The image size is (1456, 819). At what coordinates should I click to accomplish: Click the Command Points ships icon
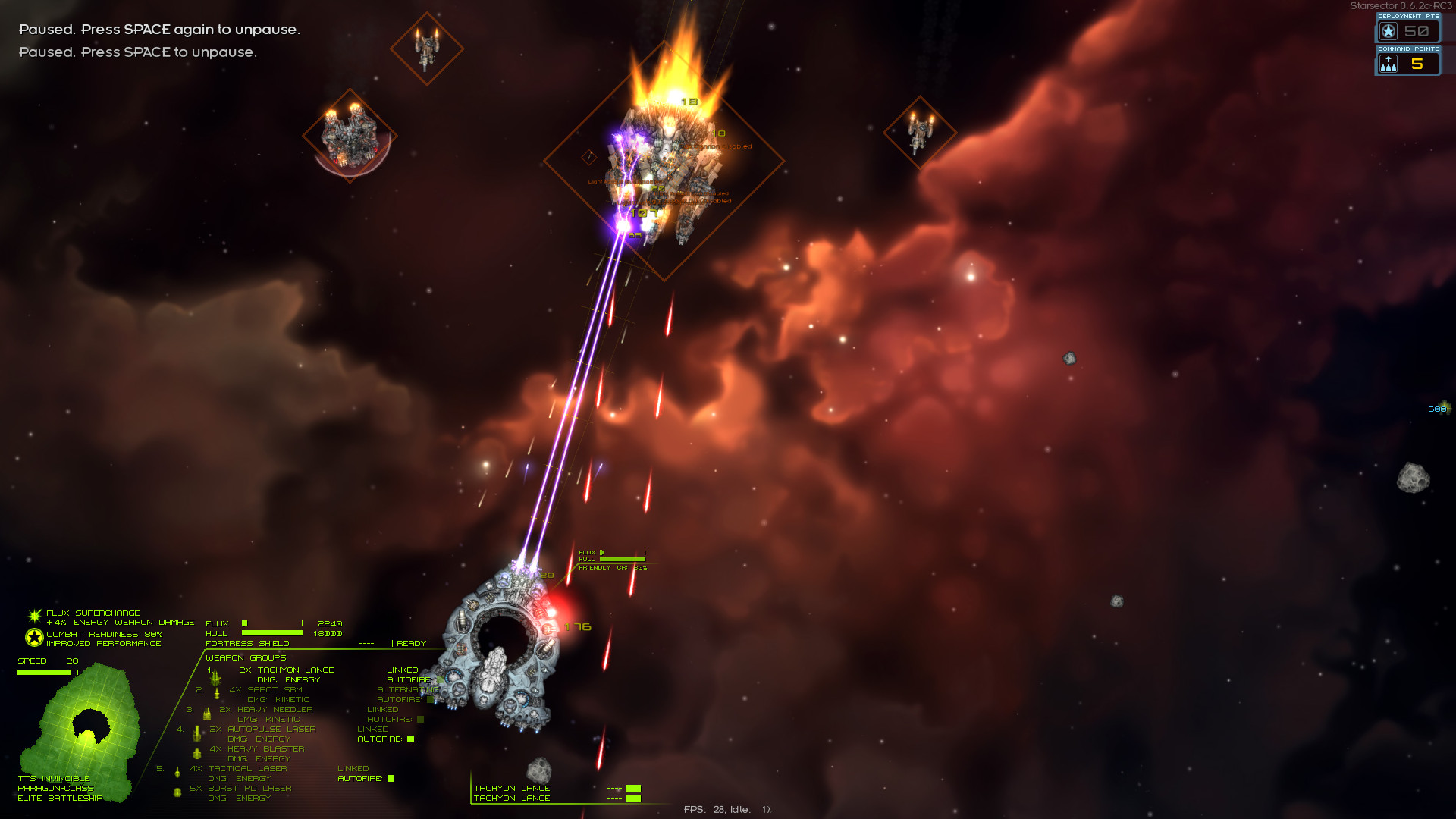[1389, 64]
